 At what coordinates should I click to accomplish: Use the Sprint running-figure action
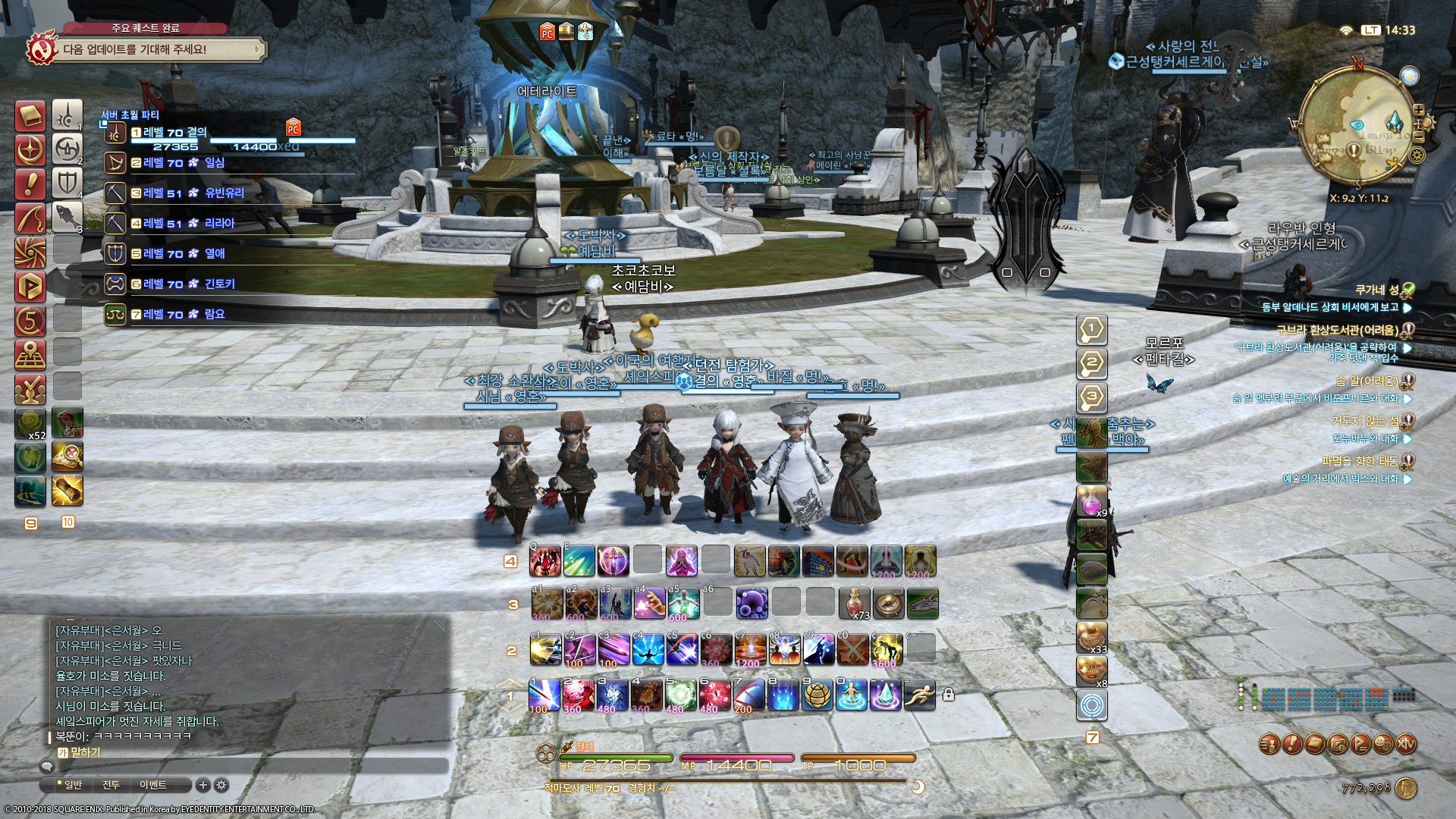[920, 695]
